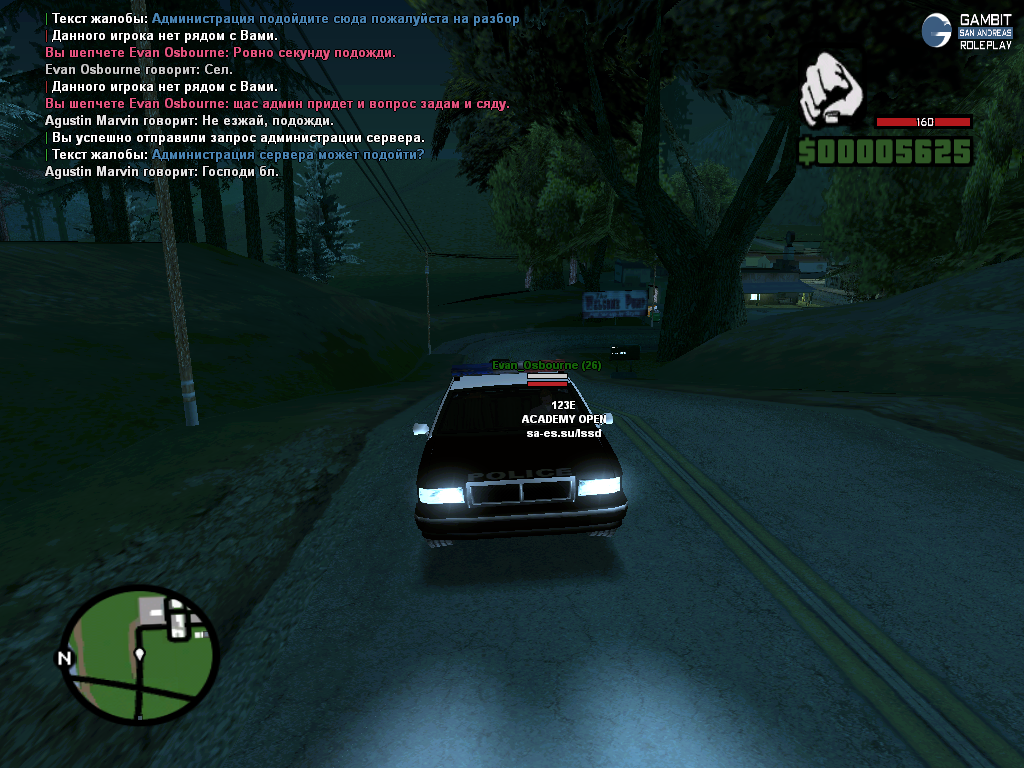Click the circular radar minimap

(140, 655)
